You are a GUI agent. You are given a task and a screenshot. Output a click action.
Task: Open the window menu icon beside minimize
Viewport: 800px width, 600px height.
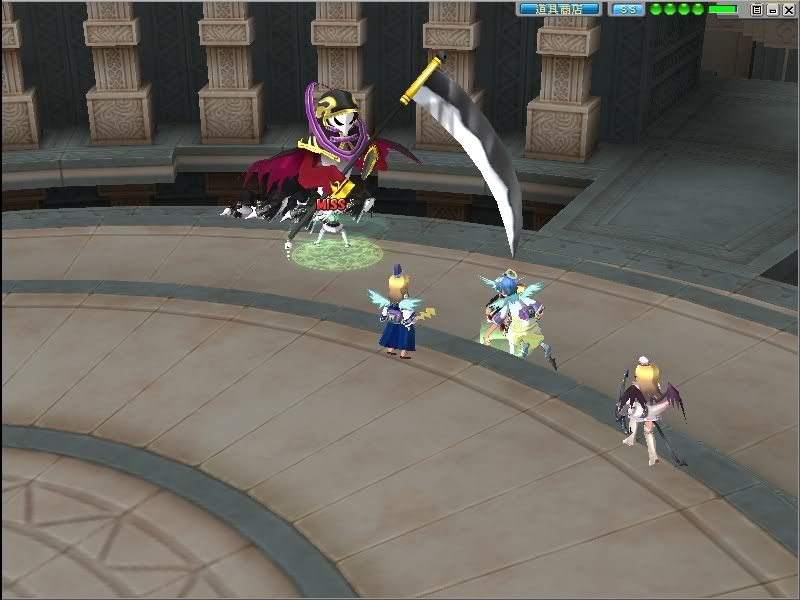pos(757,9)
